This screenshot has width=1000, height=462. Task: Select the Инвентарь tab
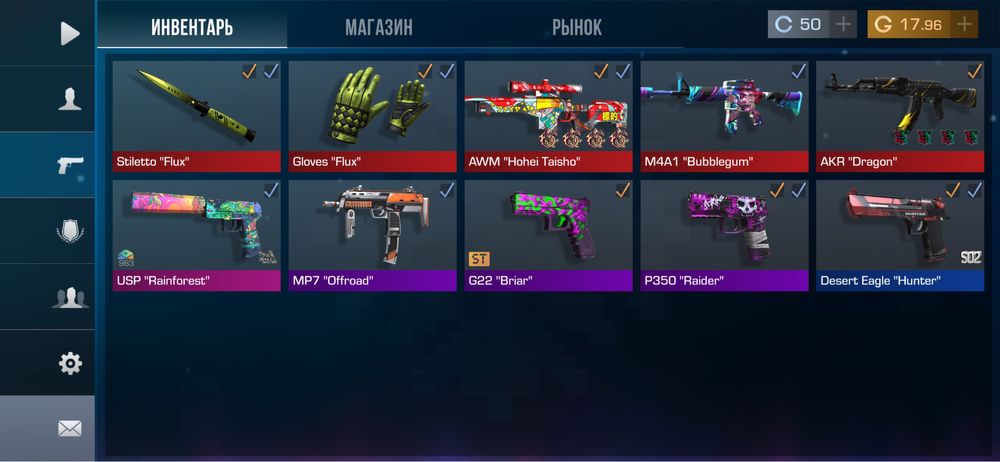[x=192, y=27]
